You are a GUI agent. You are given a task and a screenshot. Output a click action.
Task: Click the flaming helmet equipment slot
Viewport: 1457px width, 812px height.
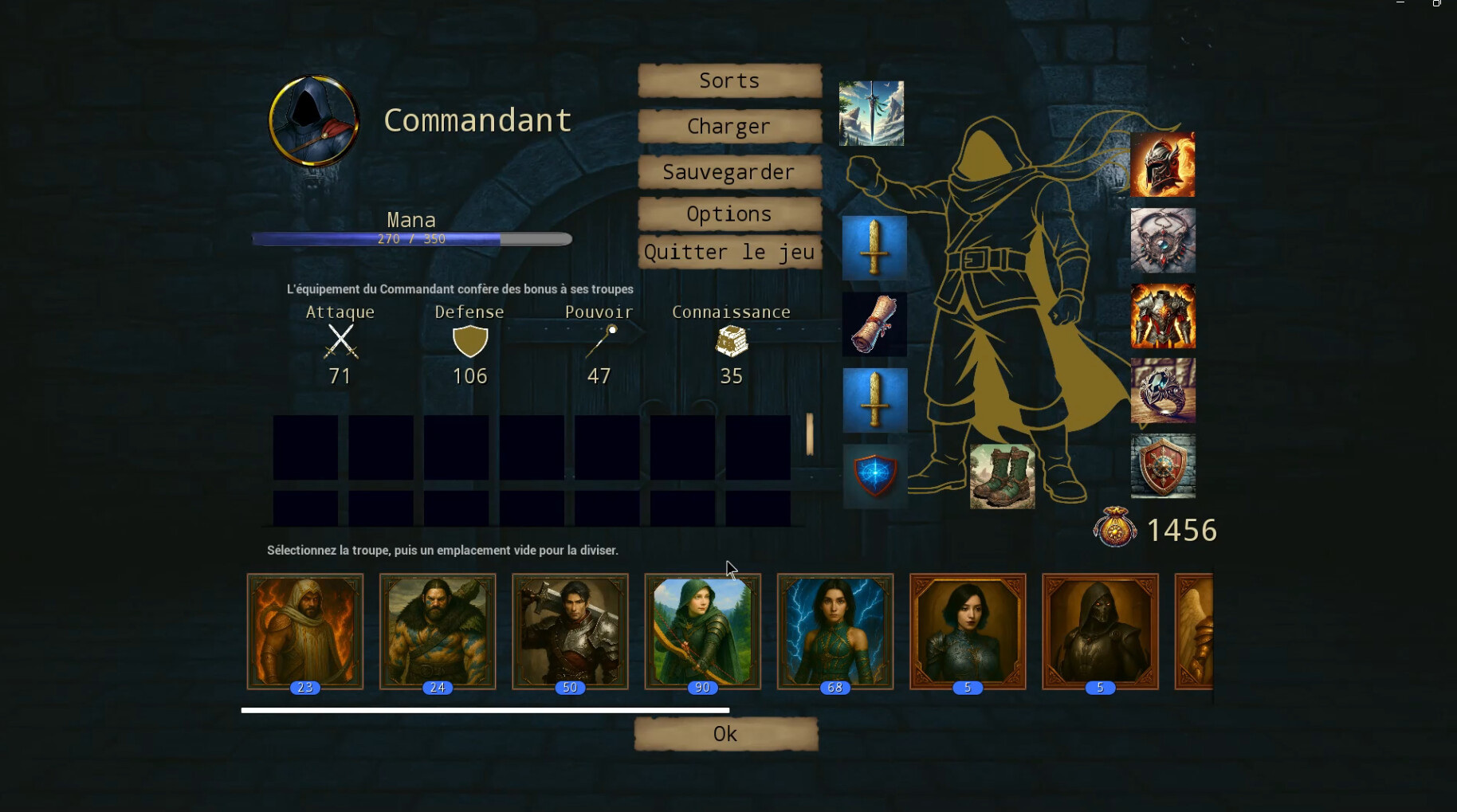point(1162,164)
